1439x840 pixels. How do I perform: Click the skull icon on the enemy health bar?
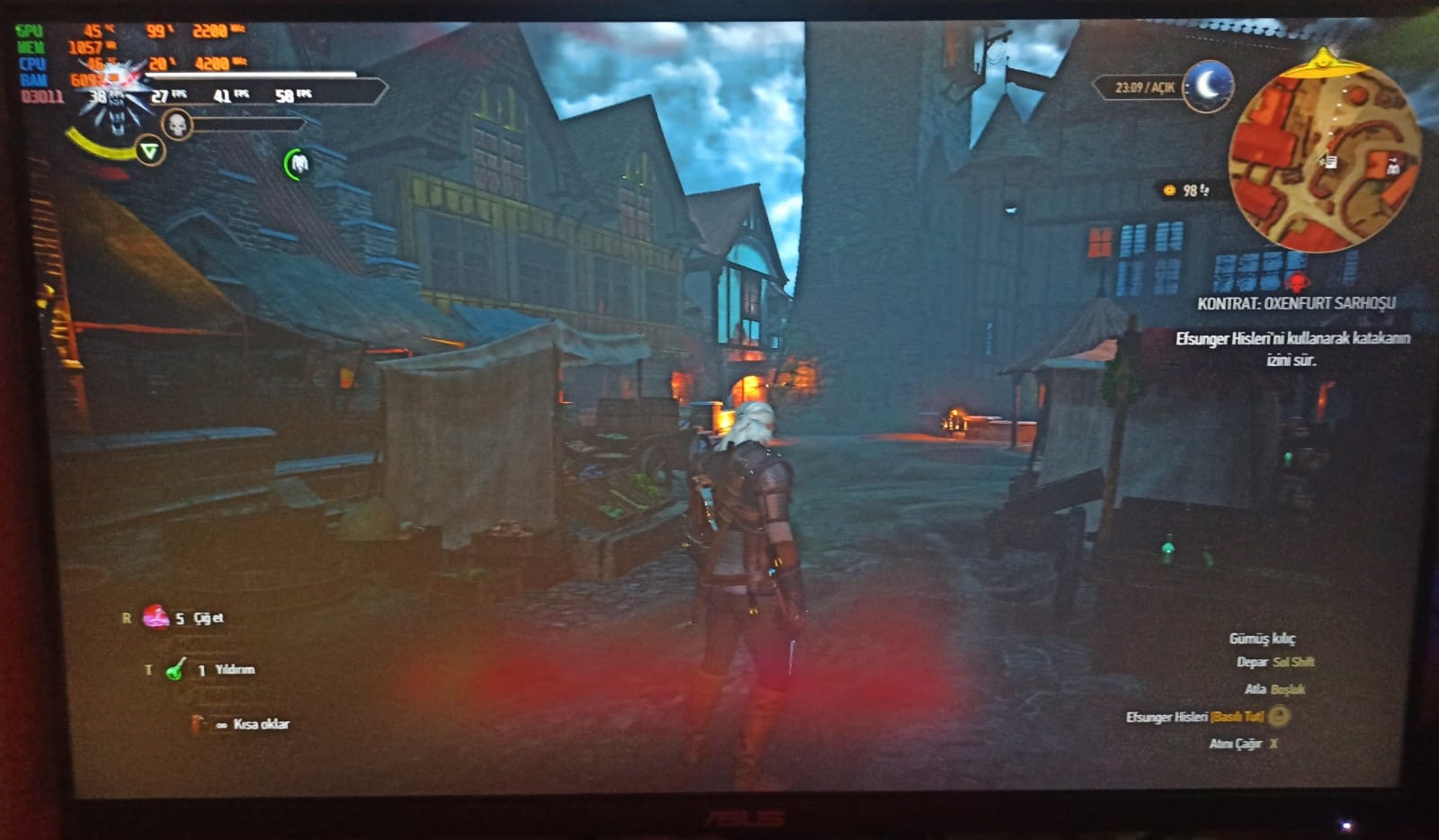tap(177, 123)
